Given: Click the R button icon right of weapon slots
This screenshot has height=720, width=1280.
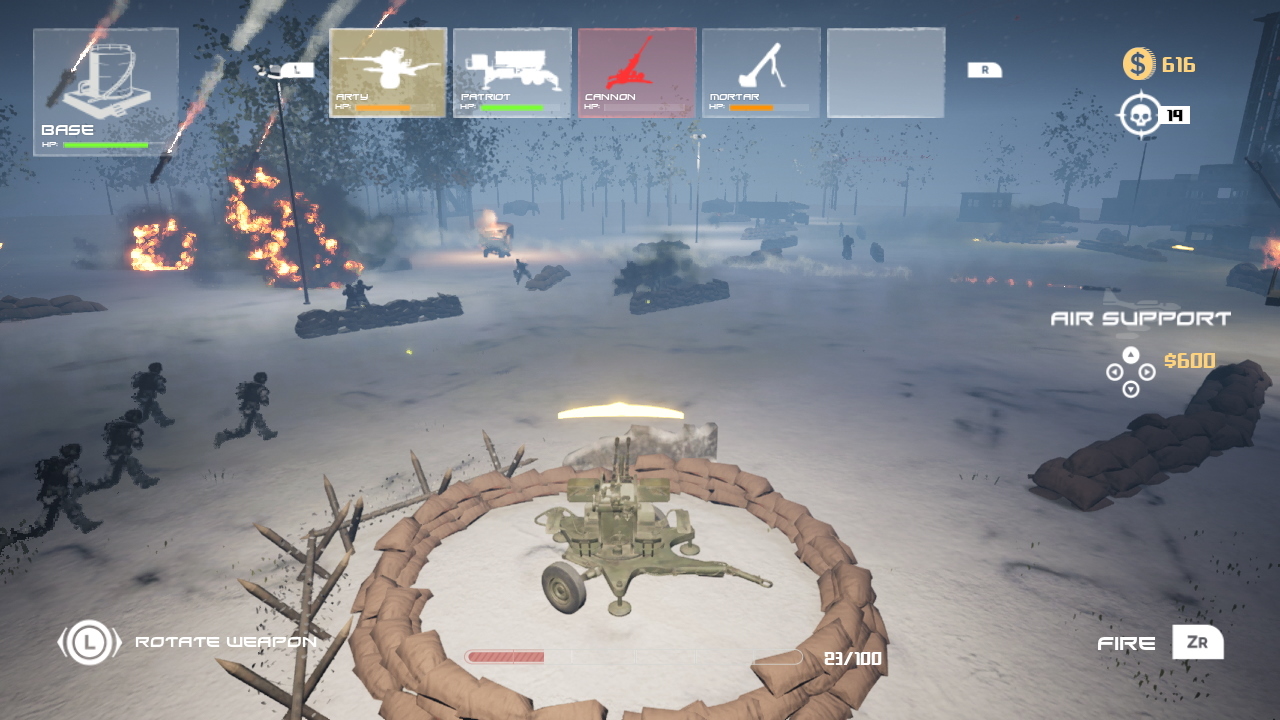Looking at the screenshot, I should coord(984,71).
